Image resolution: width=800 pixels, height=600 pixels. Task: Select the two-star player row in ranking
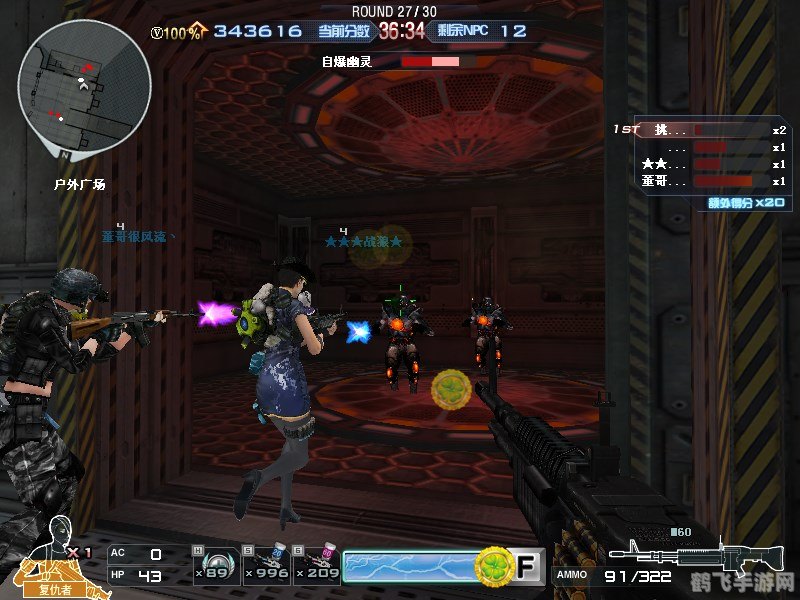pos(700,164)
